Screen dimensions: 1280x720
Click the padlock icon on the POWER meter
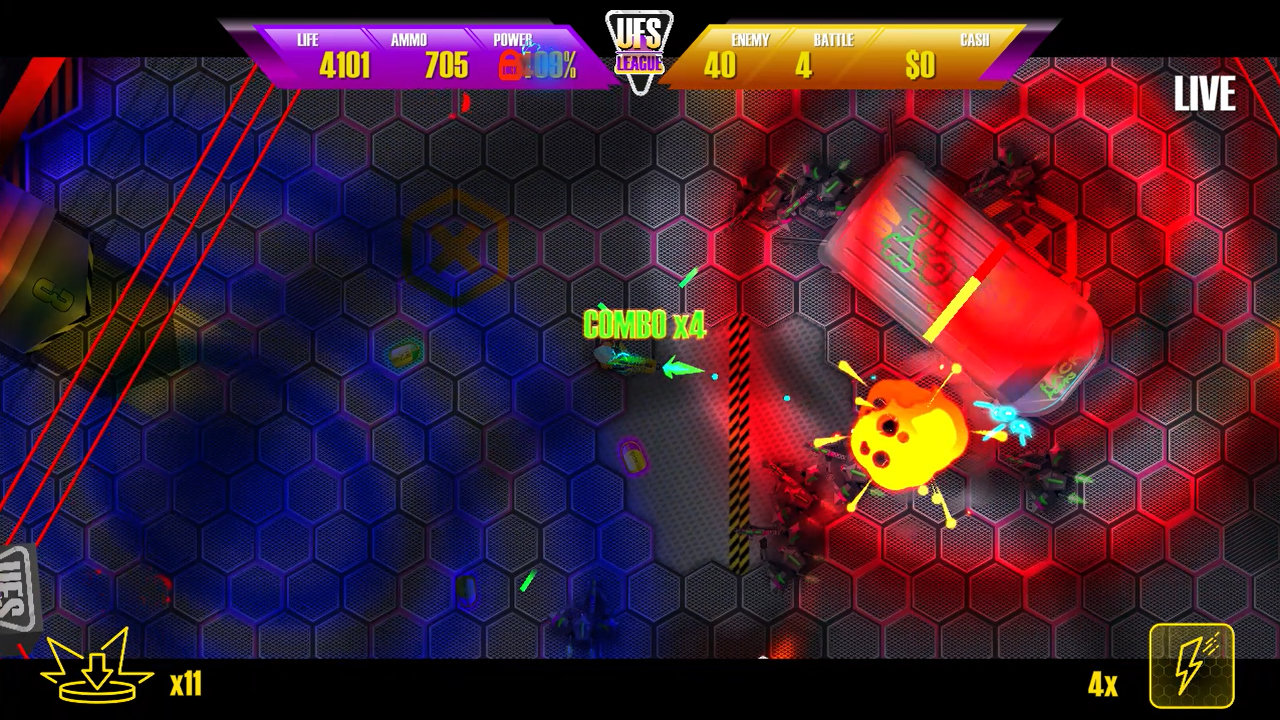[510, 65]
